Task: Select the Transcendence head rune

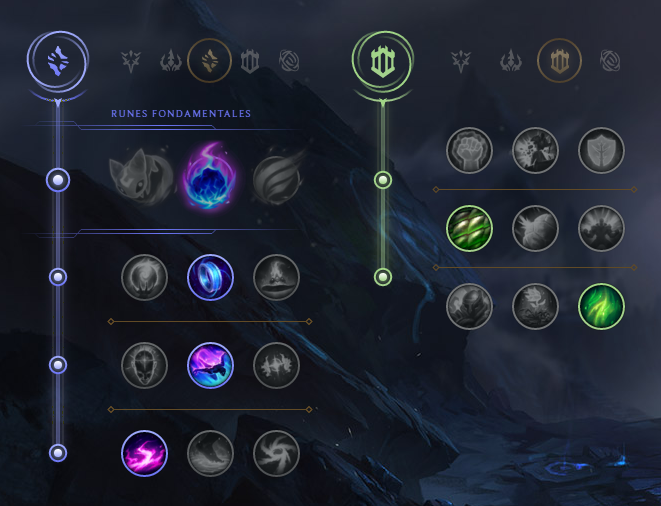Action: (x=144, y=365)
